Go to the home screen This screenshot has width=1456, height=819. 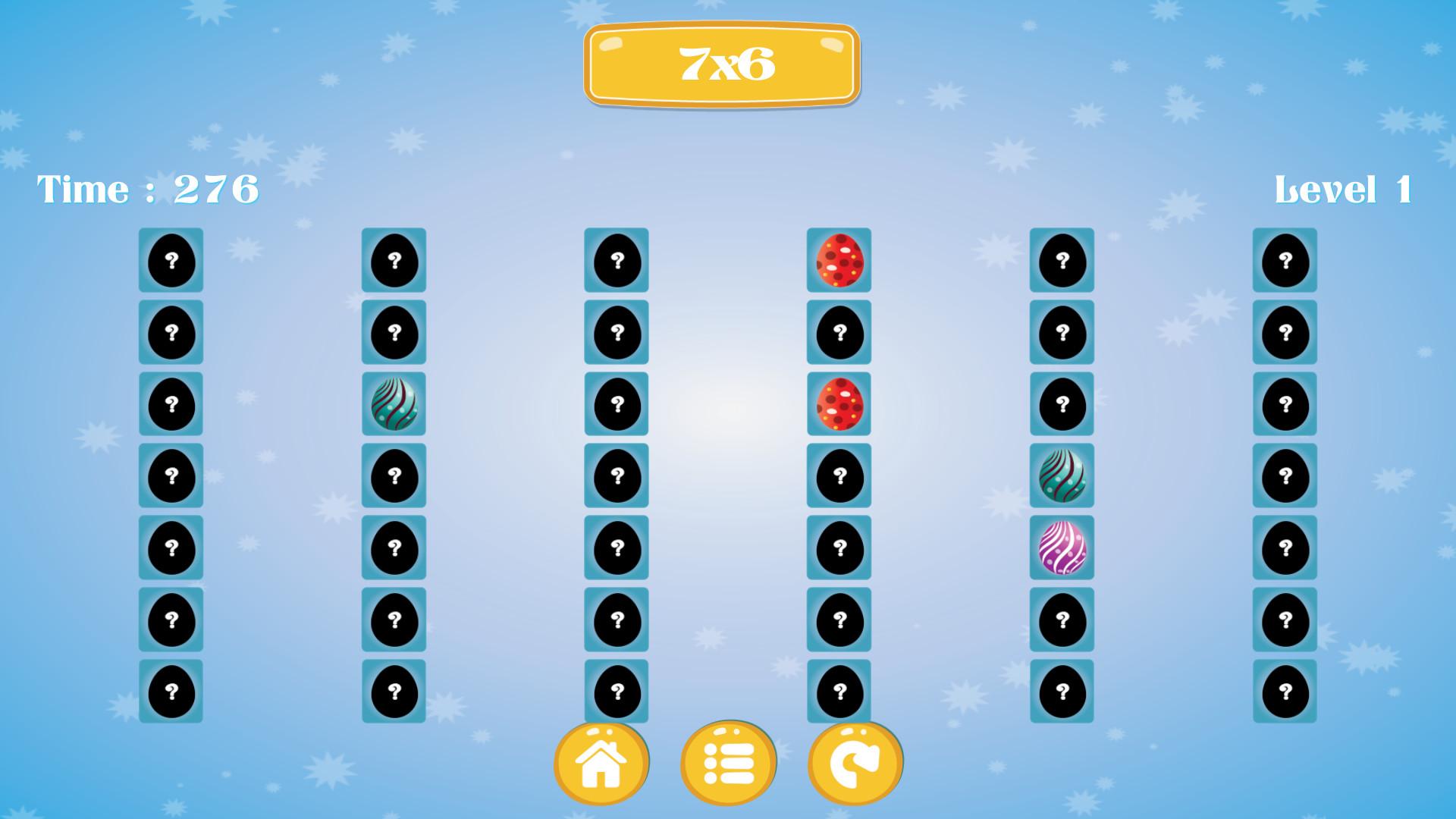click(x=601, y=763)
